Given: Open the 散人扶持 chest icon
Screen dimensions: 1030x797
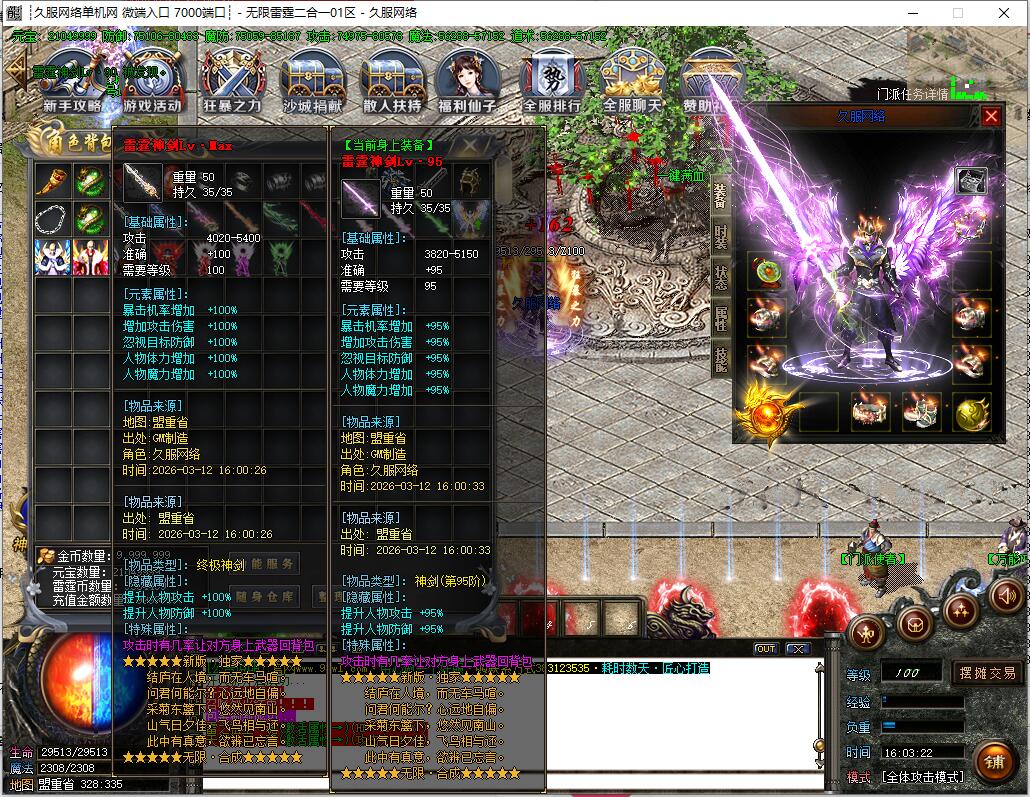Looking at the screenshot, I should click(x=392, y=79).
